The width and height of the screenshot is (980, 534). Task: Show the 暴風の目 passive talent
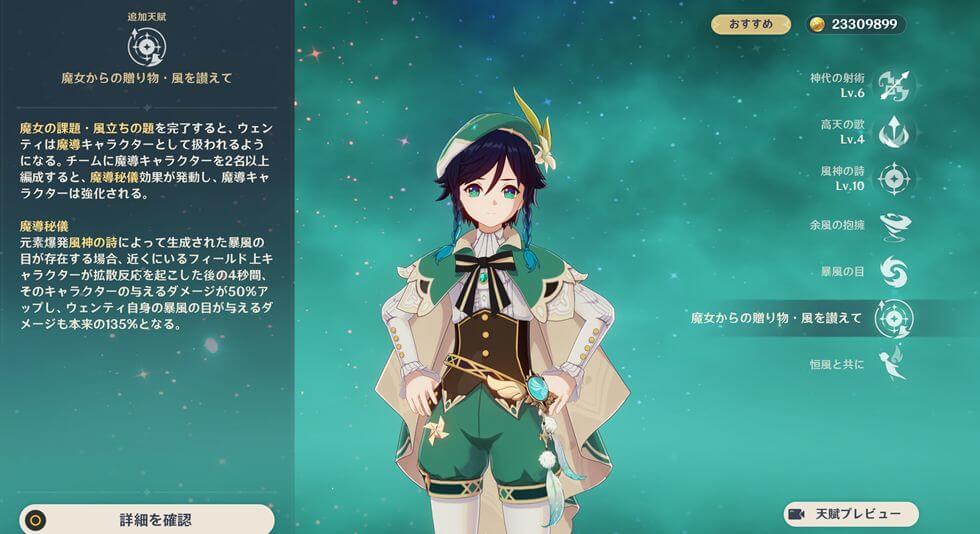891,271
